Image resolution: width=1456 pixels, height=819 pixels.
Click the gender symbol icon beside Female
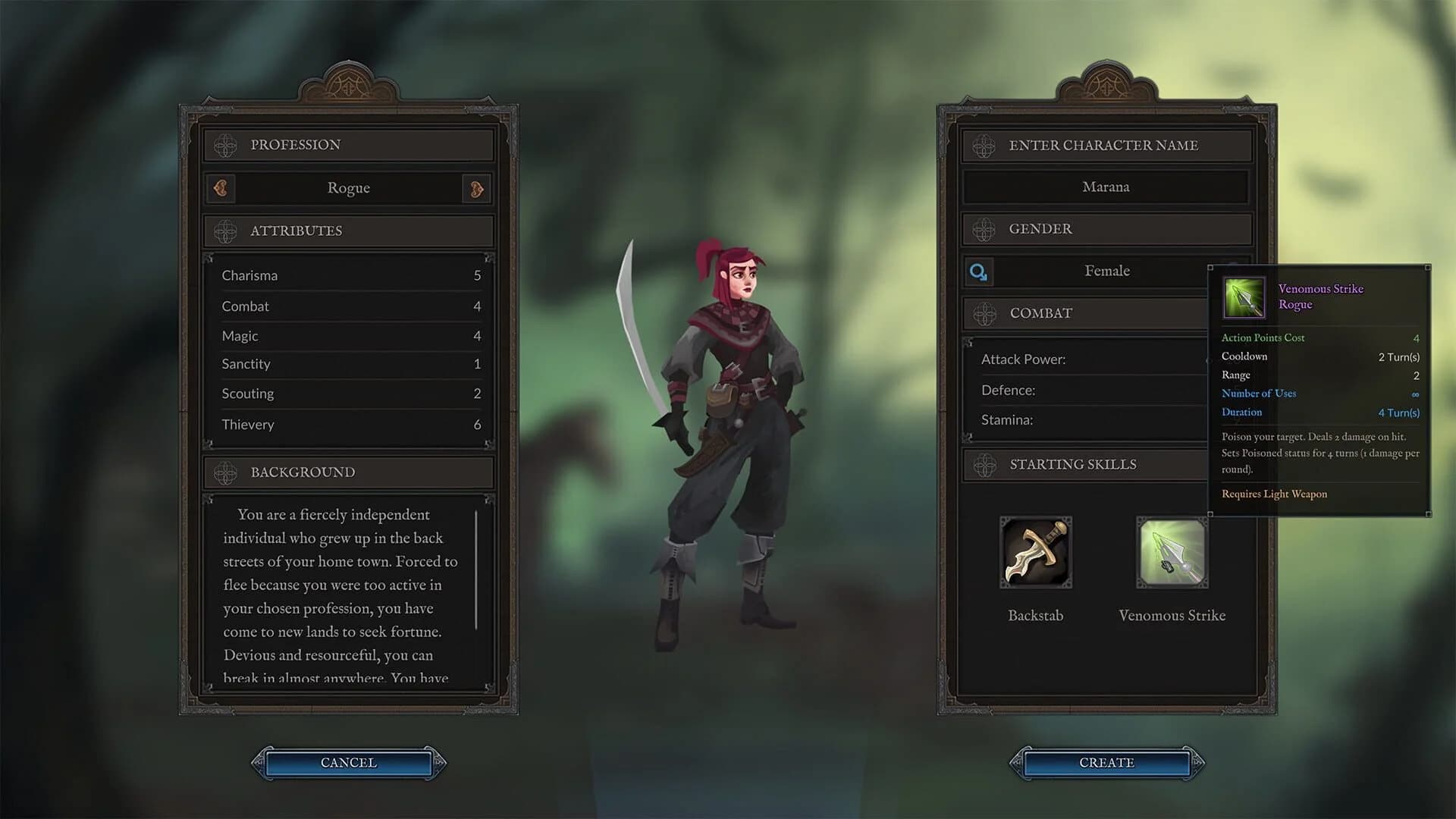pos(978,271)
